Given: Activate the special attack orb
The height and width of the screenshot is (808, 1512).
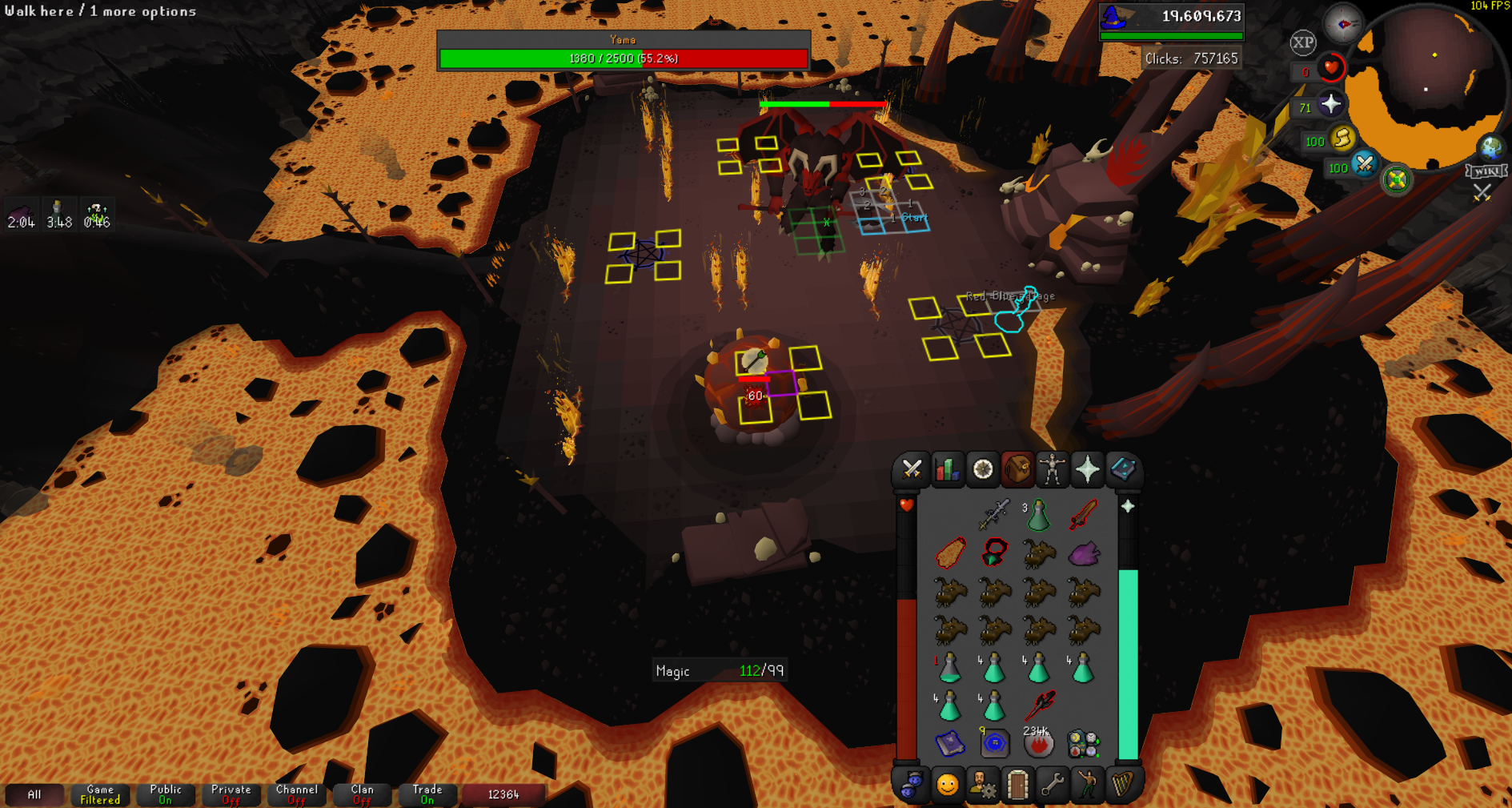Looking at the screenshot, I should click(1365, 165).
